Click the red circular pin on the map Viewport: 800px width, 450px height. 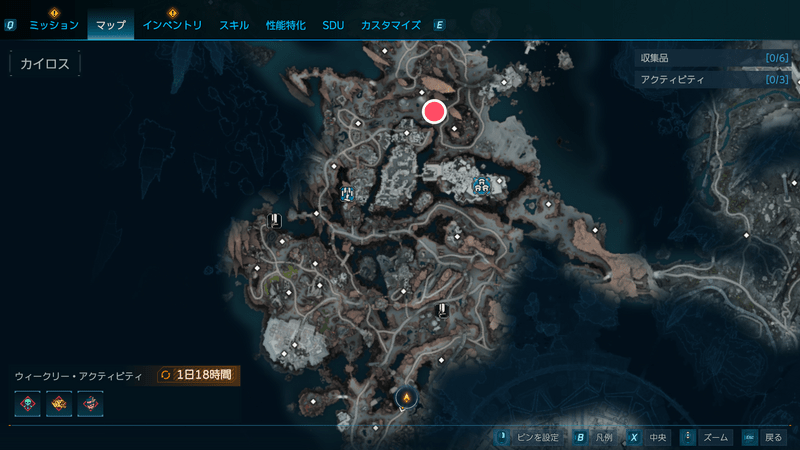(434, 111)
